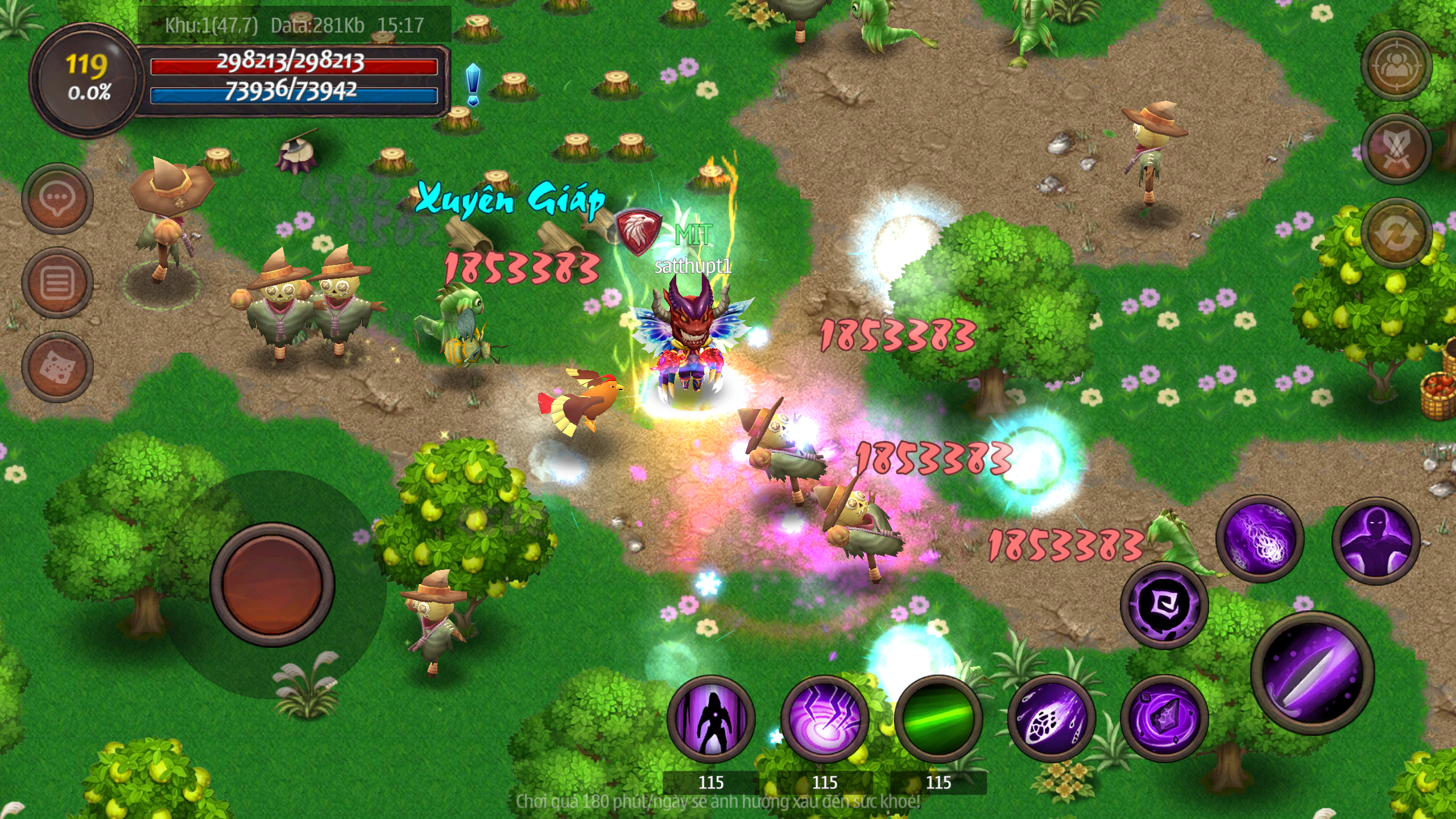
Task: Click the player targeting crosshair button
Action: click(1396, 66)
